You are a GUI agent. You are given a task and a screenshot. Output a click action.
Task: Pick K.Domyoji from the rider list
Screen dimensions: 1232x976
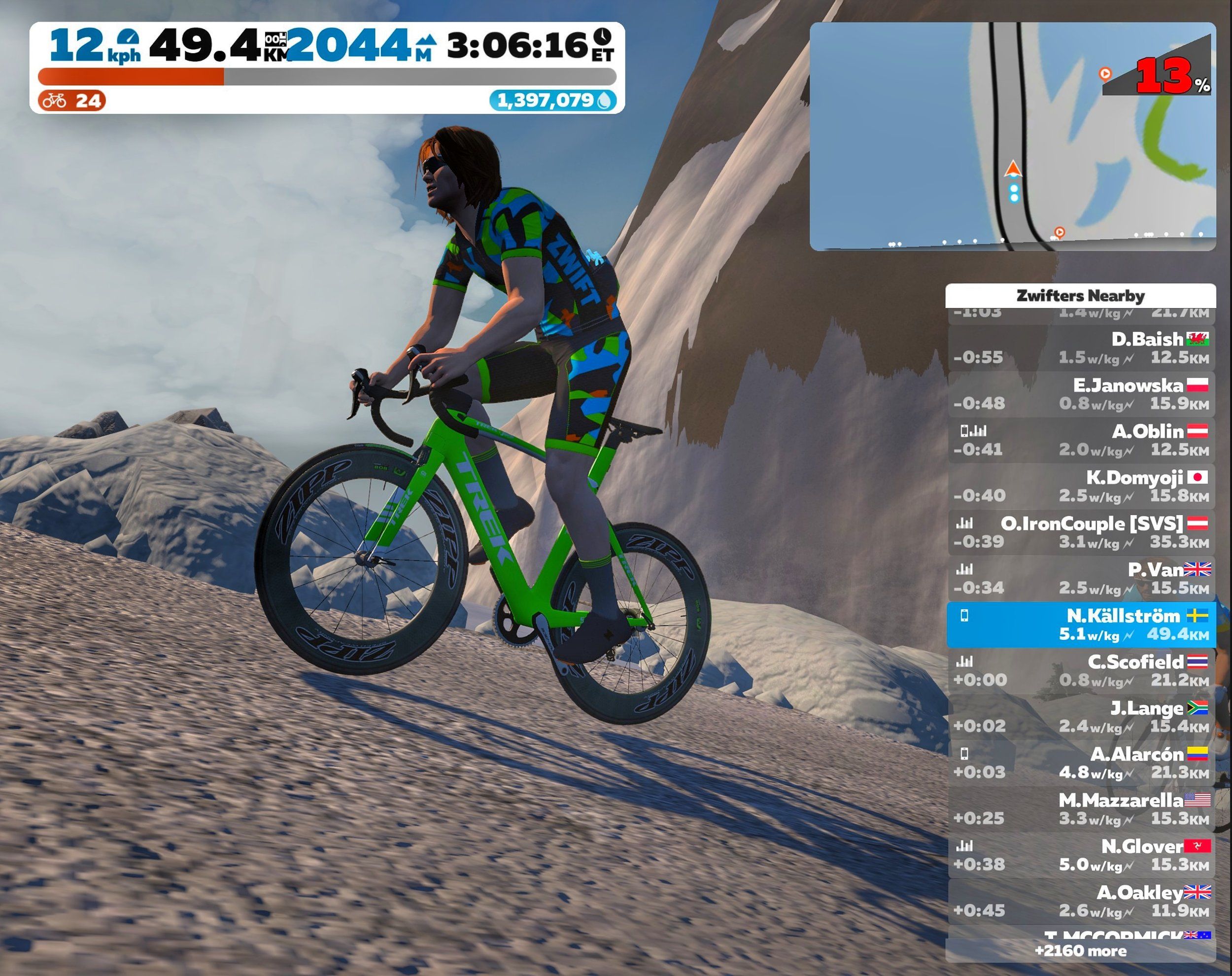(1081, 487)
